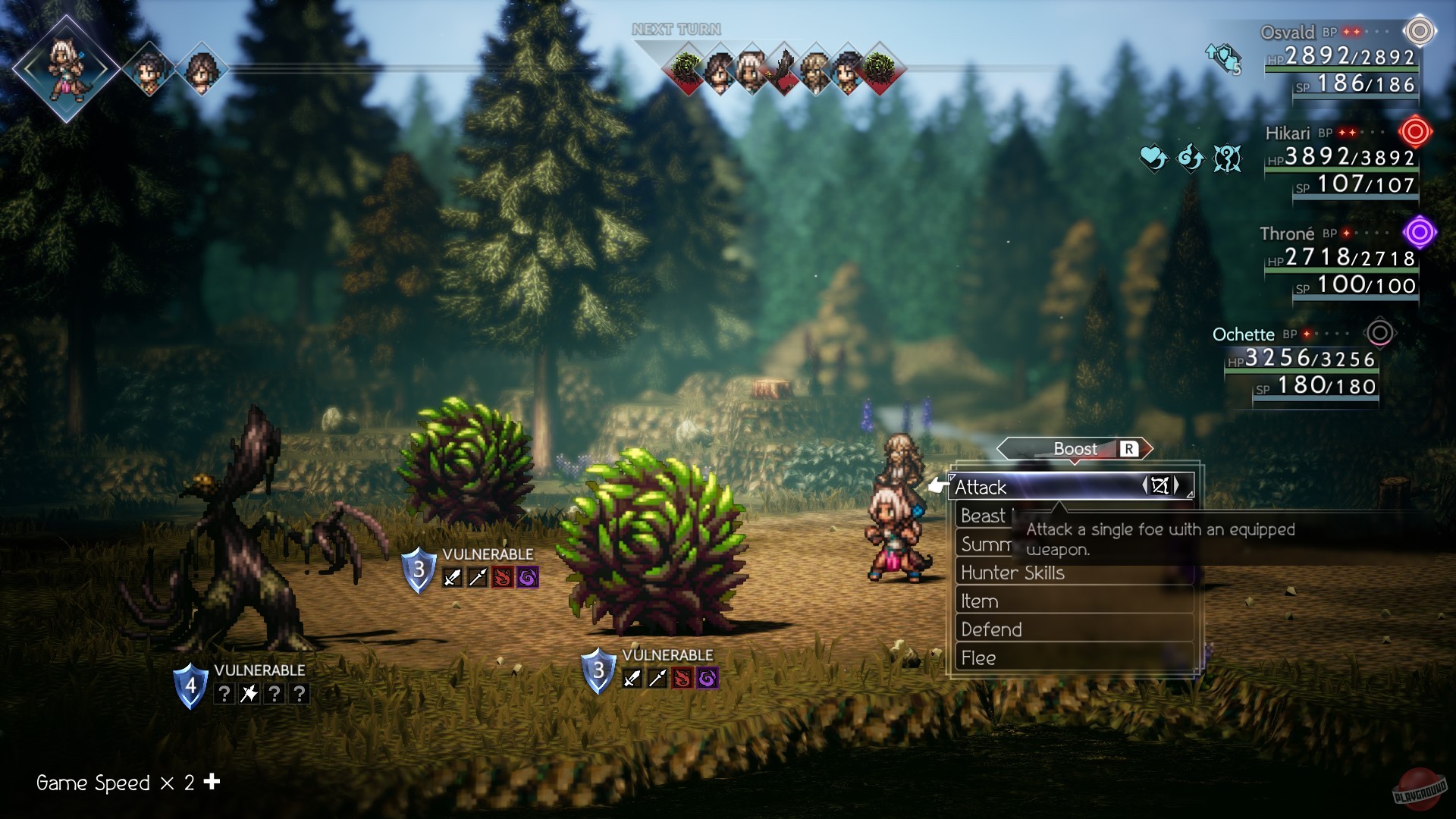Screen dimensions: 1456x819
Task: Click the plus to increase Game Speed
Action: coord(212,780)
